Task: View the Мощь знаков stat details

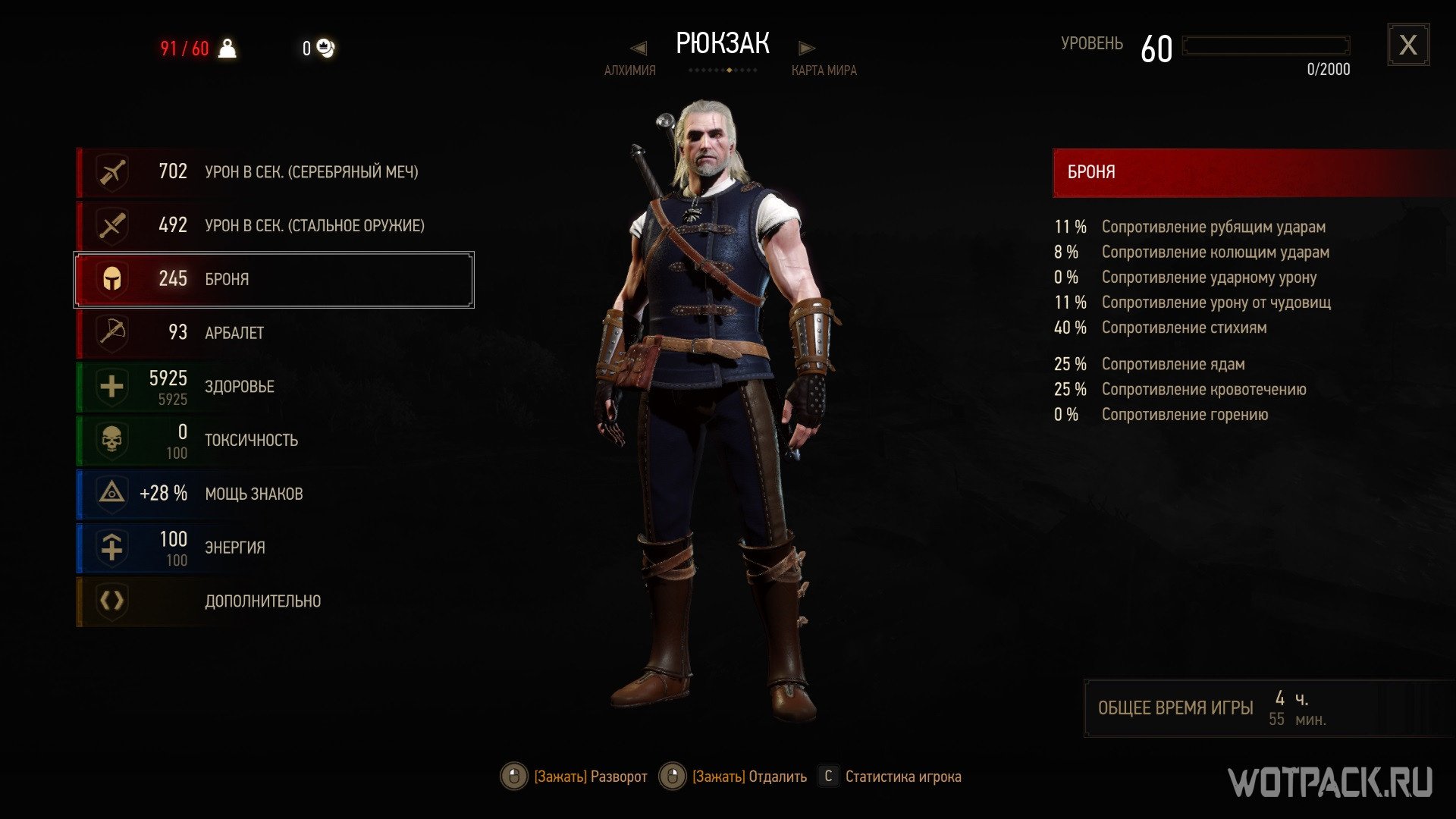Action: [x=273, y=494]
